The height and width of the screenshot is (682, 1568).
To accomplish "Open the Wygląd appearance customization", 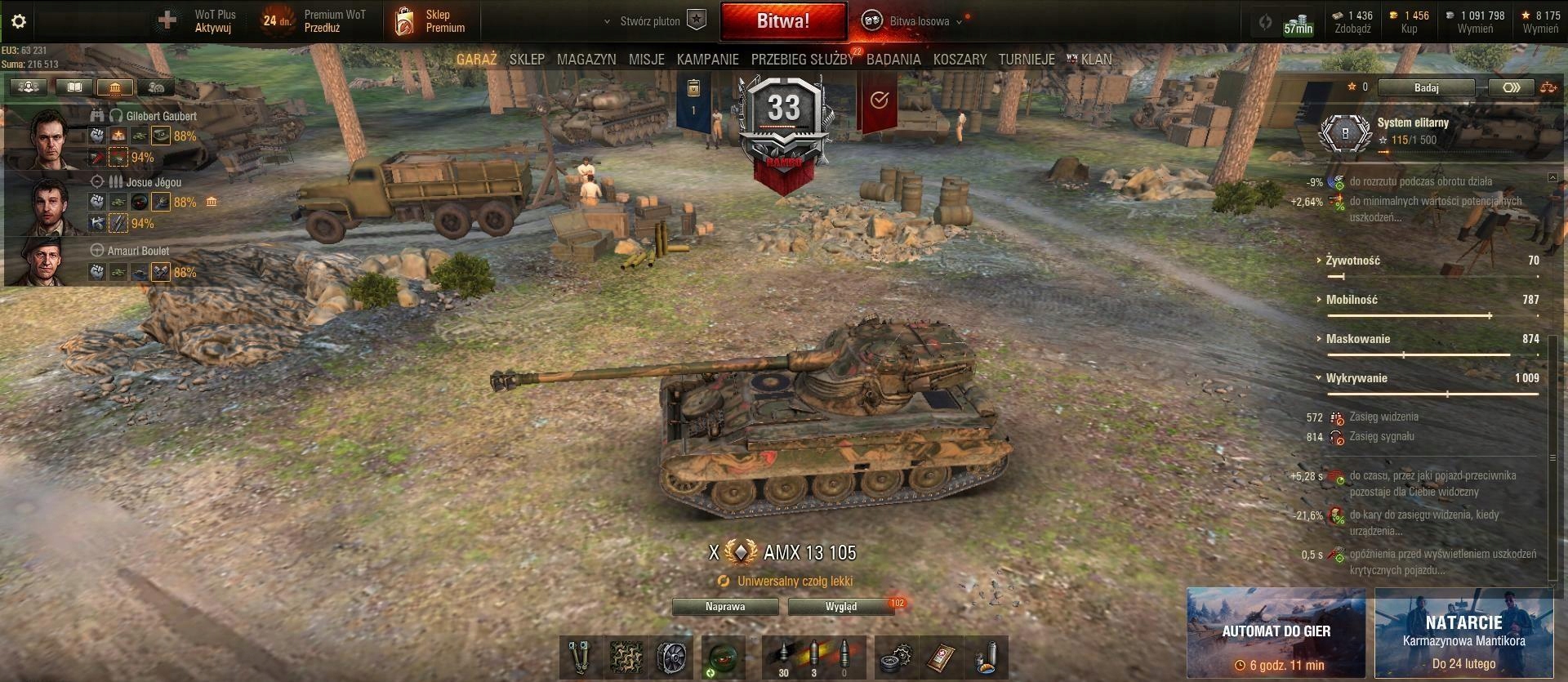I will [841, 607].
